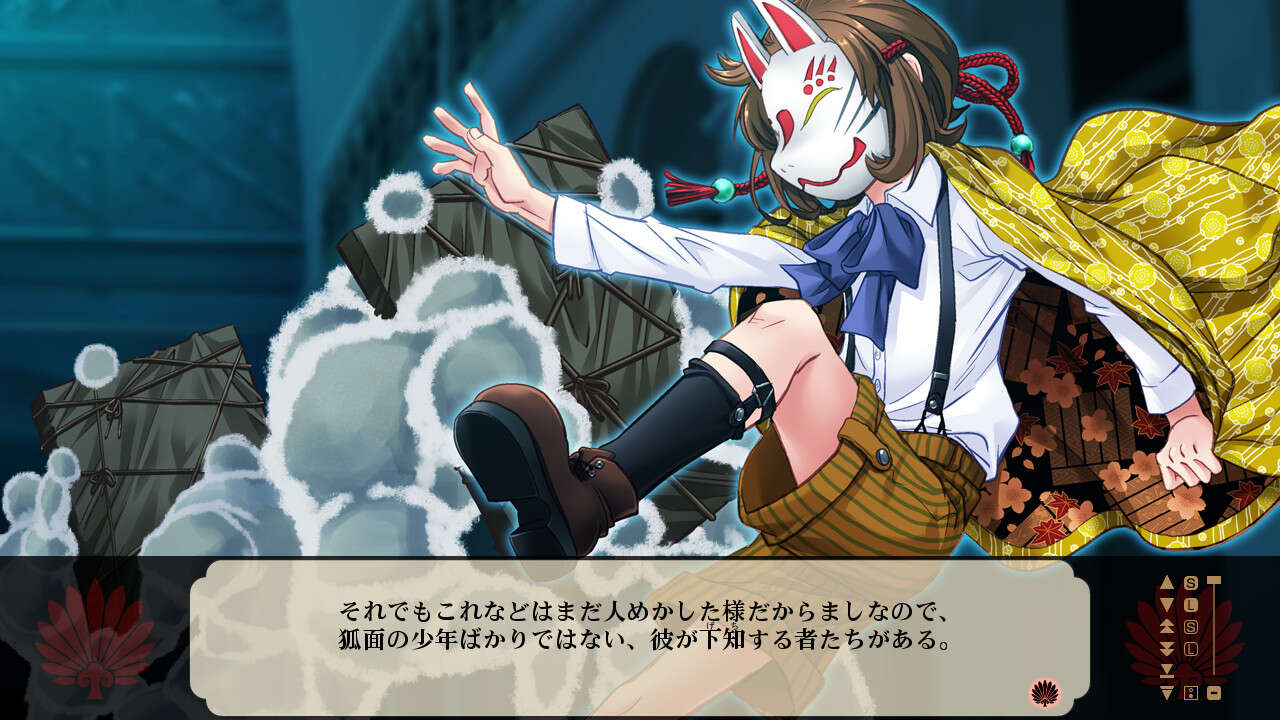Viewport: 1280px width, 720px height.
Task: Click the down-arrow-with-line jump icon
Action: 1166,671
